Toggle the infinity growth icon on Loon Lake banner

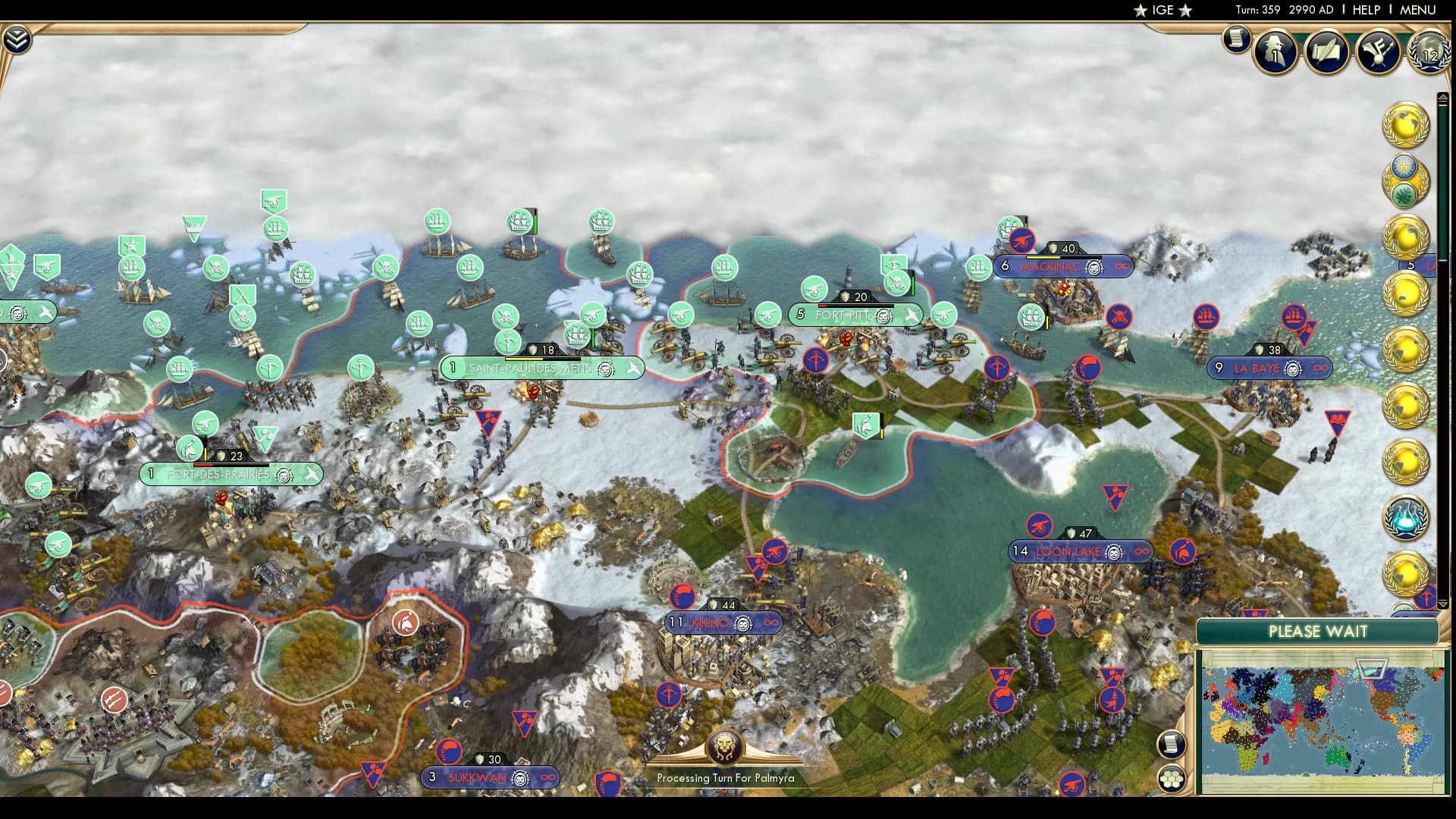(1143, 552)
